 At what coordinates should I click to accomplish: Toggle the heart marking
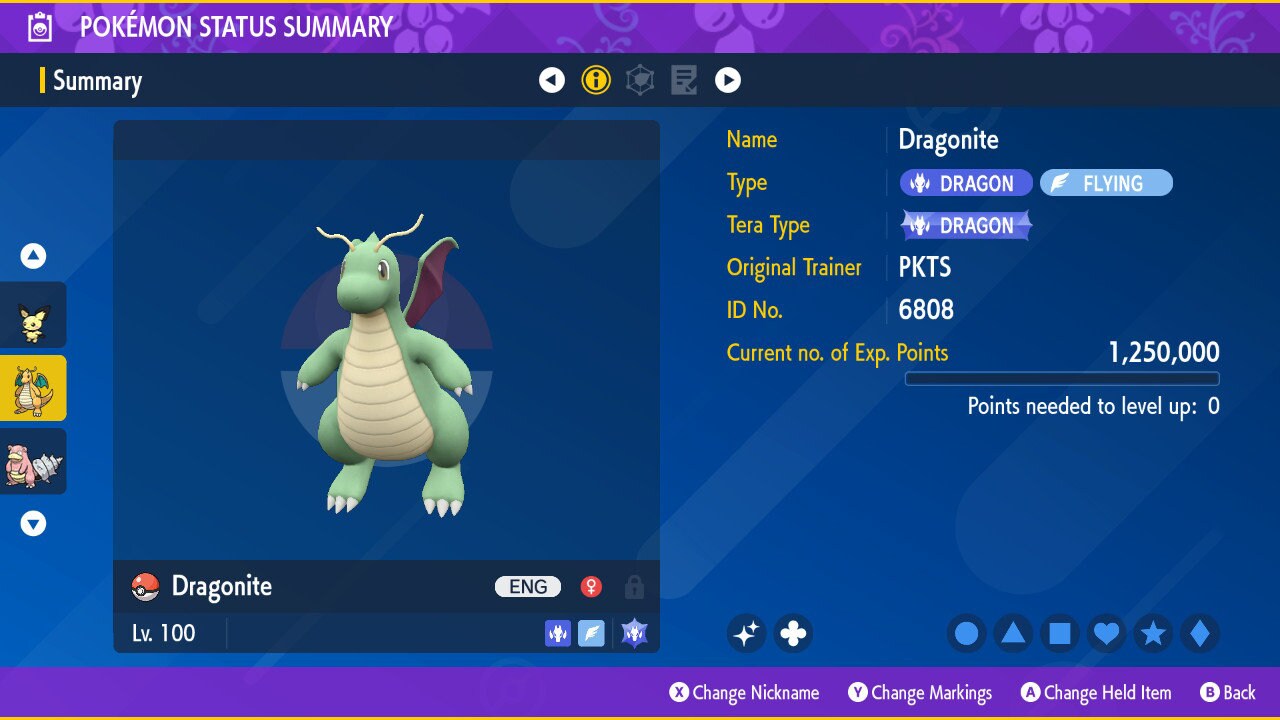[x=1106, y=633]
